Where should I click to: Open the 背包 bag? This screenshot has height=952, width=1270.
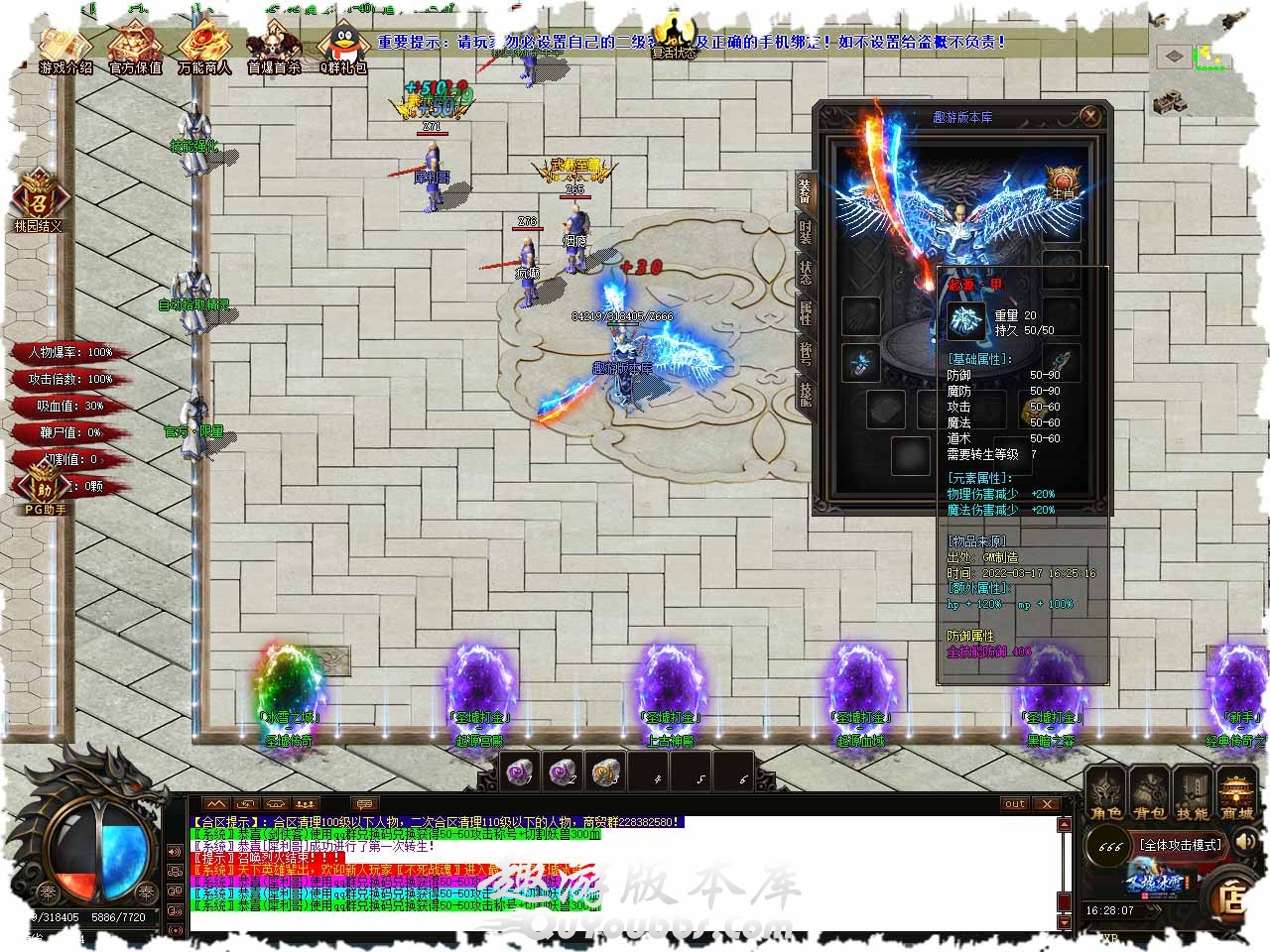click(1149, 795)
